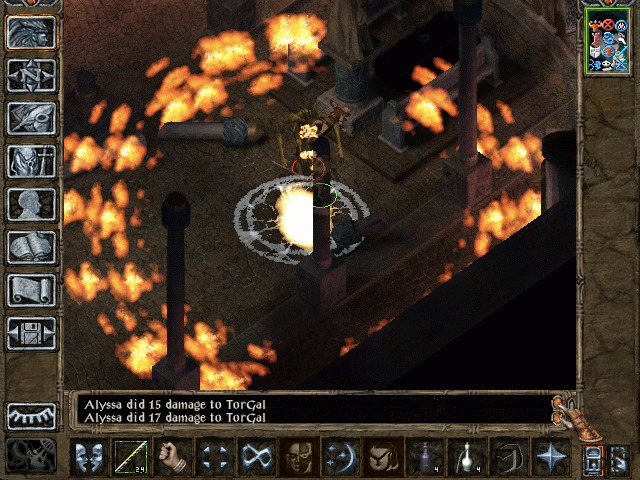The image size is (640, 480).
Task: Activate the infinity loop ability icon
Action: (257, 456)
